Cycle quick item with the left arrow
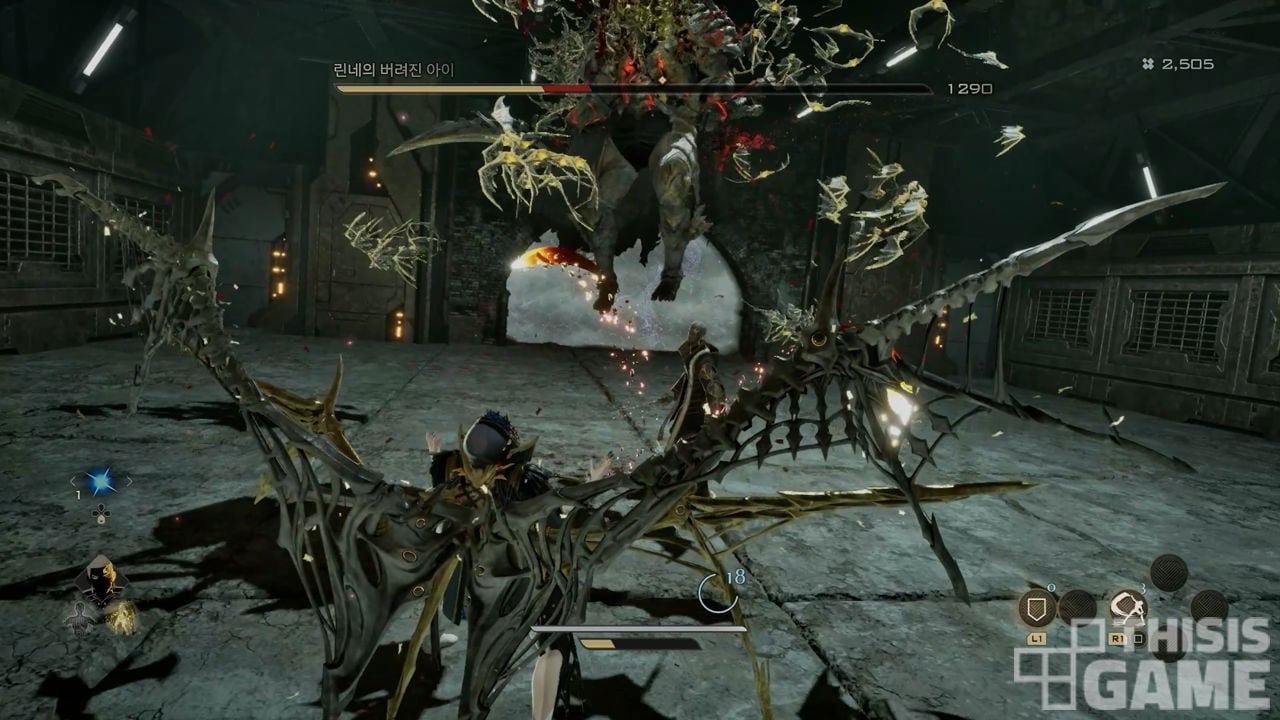The image size is (1280, 720). [73, 483]
